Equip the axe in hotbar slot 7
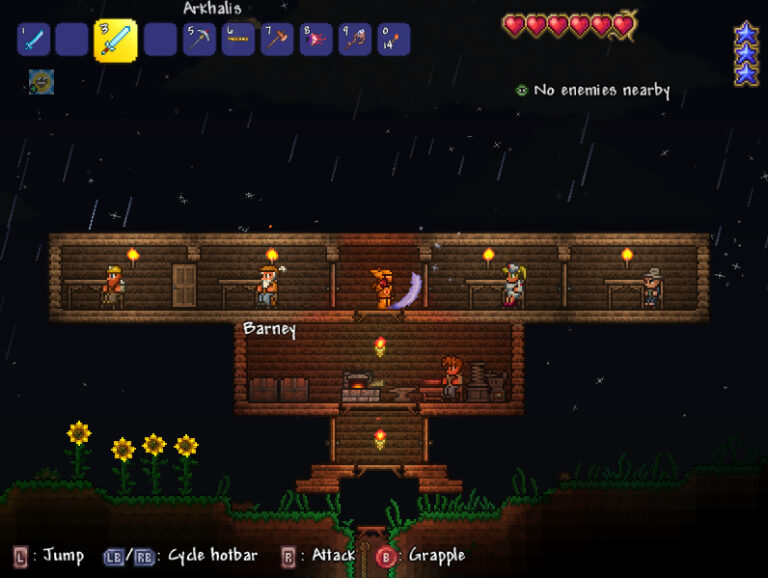This screenshot has width=768, height=578. point(277,40)
